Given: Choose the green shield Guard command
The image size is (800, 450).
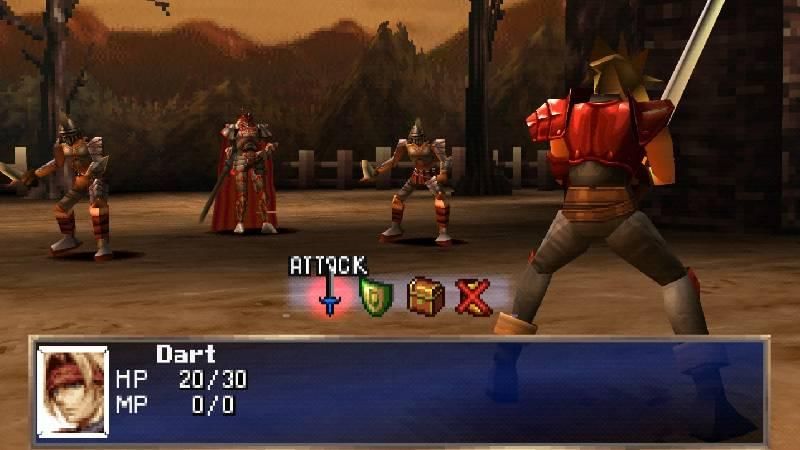Looking at the screenshot, I should pyautogui.click(x=375, y=297).
